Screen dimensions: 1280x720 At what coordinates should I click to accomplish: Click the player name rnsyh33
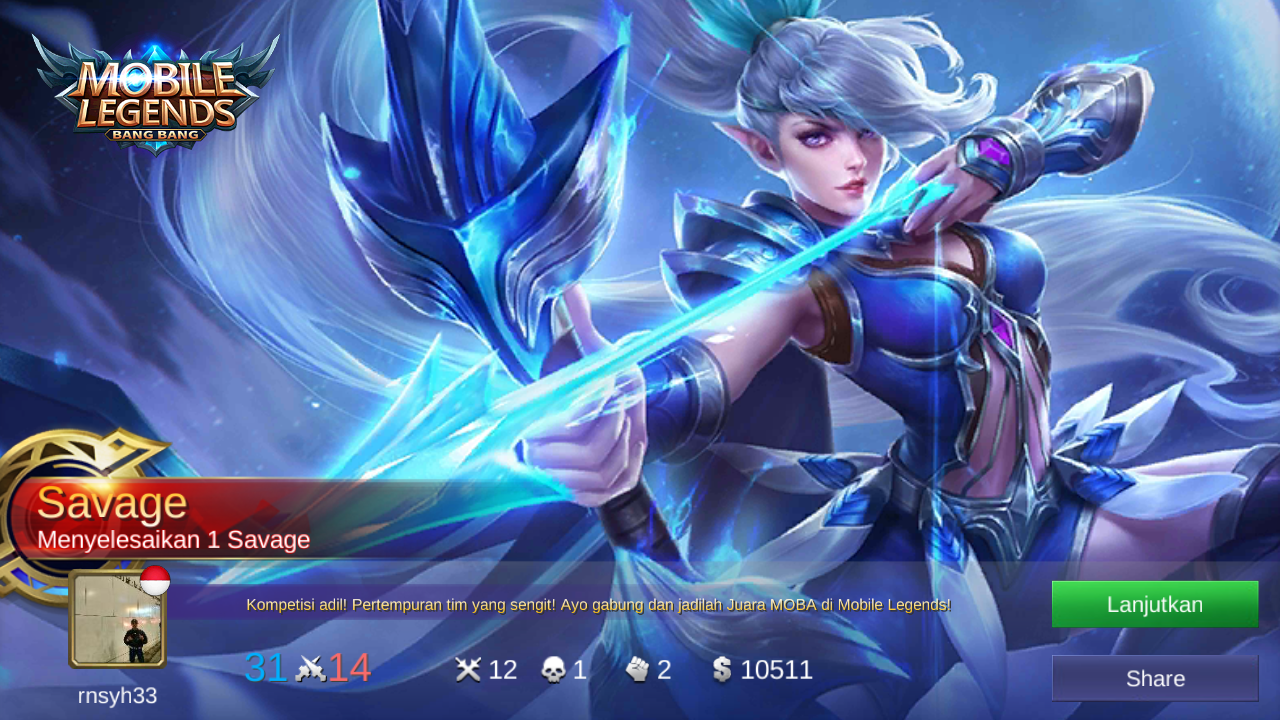tap(117, 695)
